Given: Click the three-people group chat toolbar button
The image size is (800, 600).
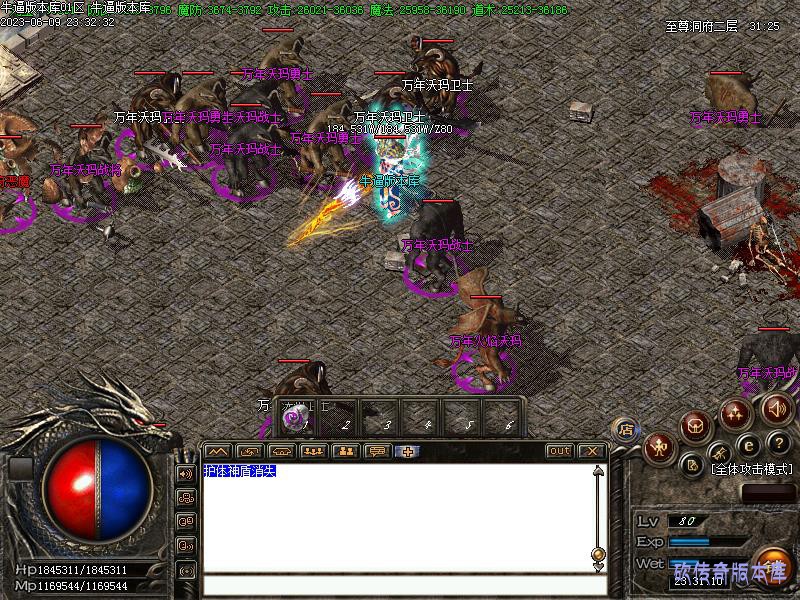Looking at the screenshot, I should [313, 451].
